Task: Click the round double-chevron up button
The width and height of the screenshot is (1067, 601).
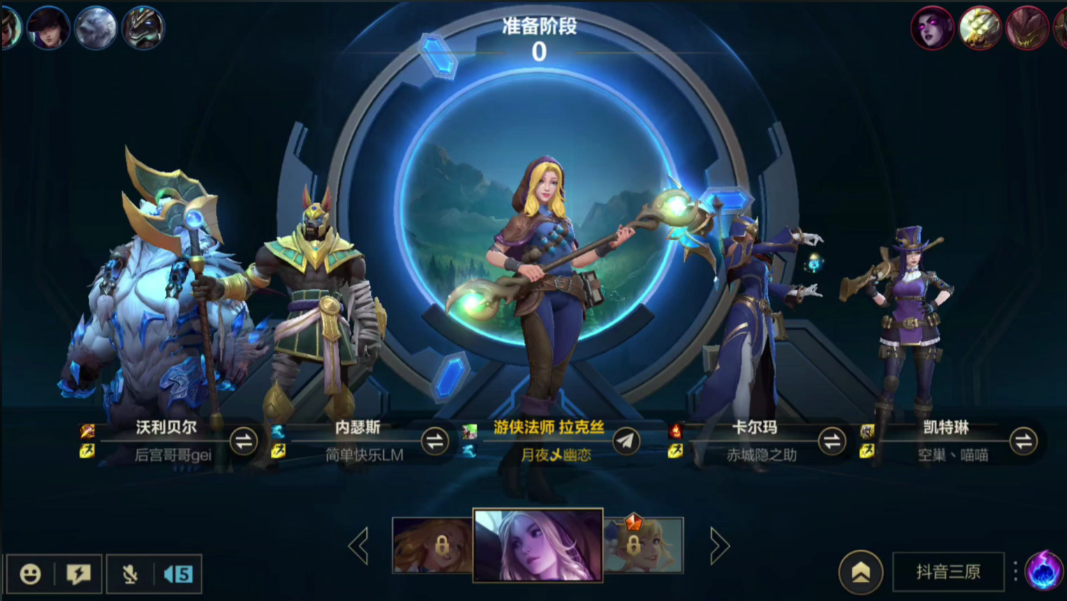Action: [860, 572]
